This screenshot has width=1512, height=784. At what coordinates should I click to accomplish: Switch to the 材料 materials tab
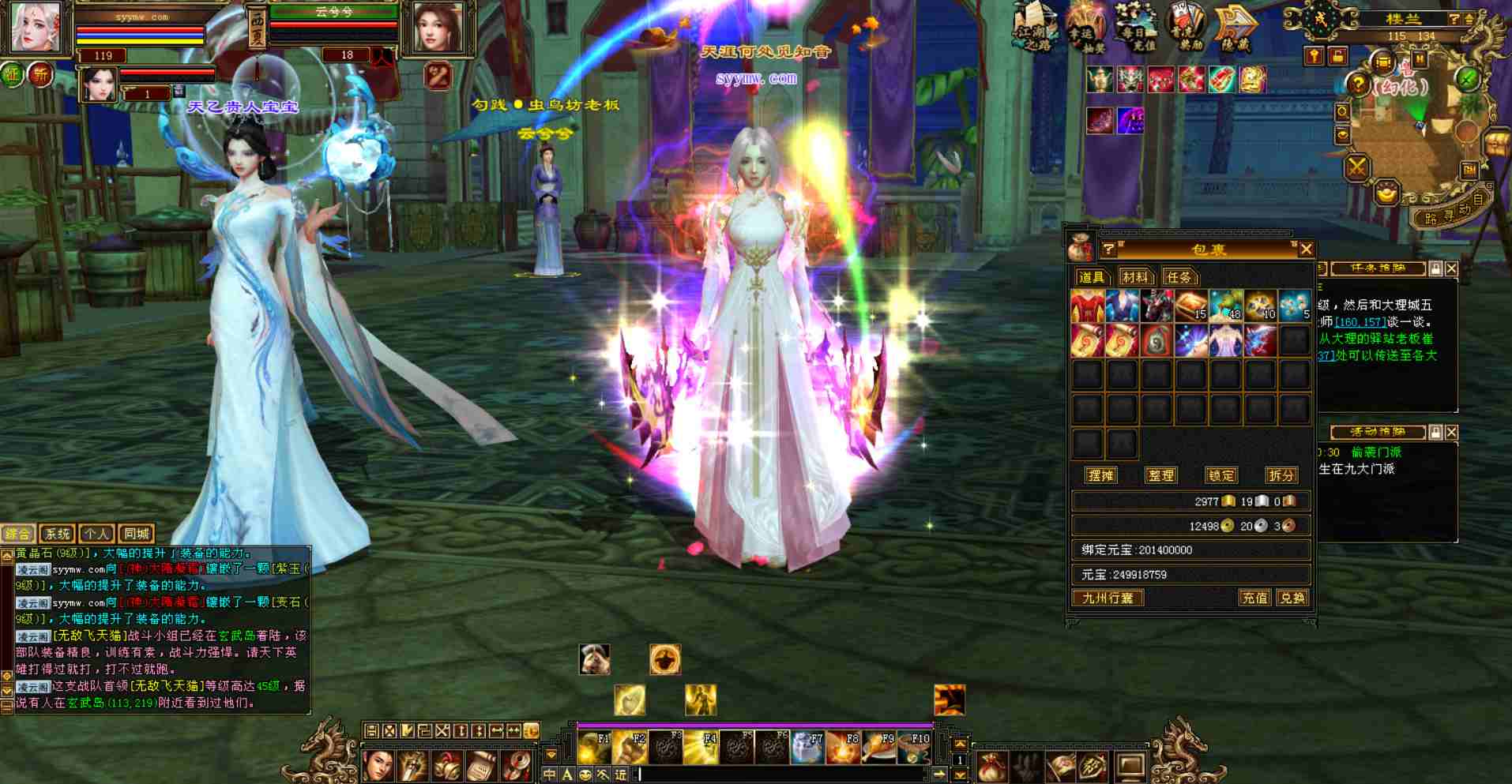[1134, 277]
